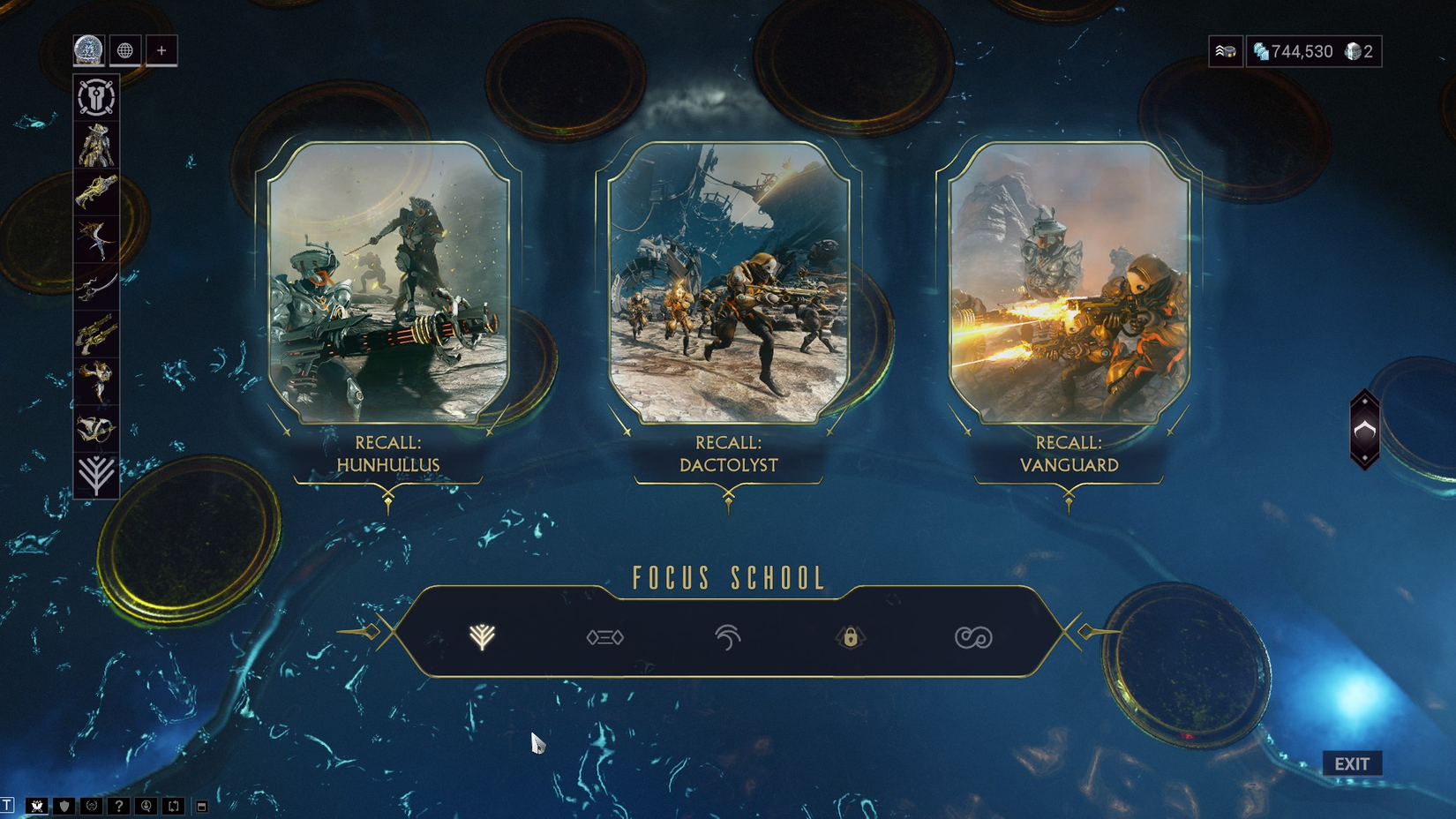
Task: Toggle the crossed-swords chat channel
Action: (x=37, y=806)
